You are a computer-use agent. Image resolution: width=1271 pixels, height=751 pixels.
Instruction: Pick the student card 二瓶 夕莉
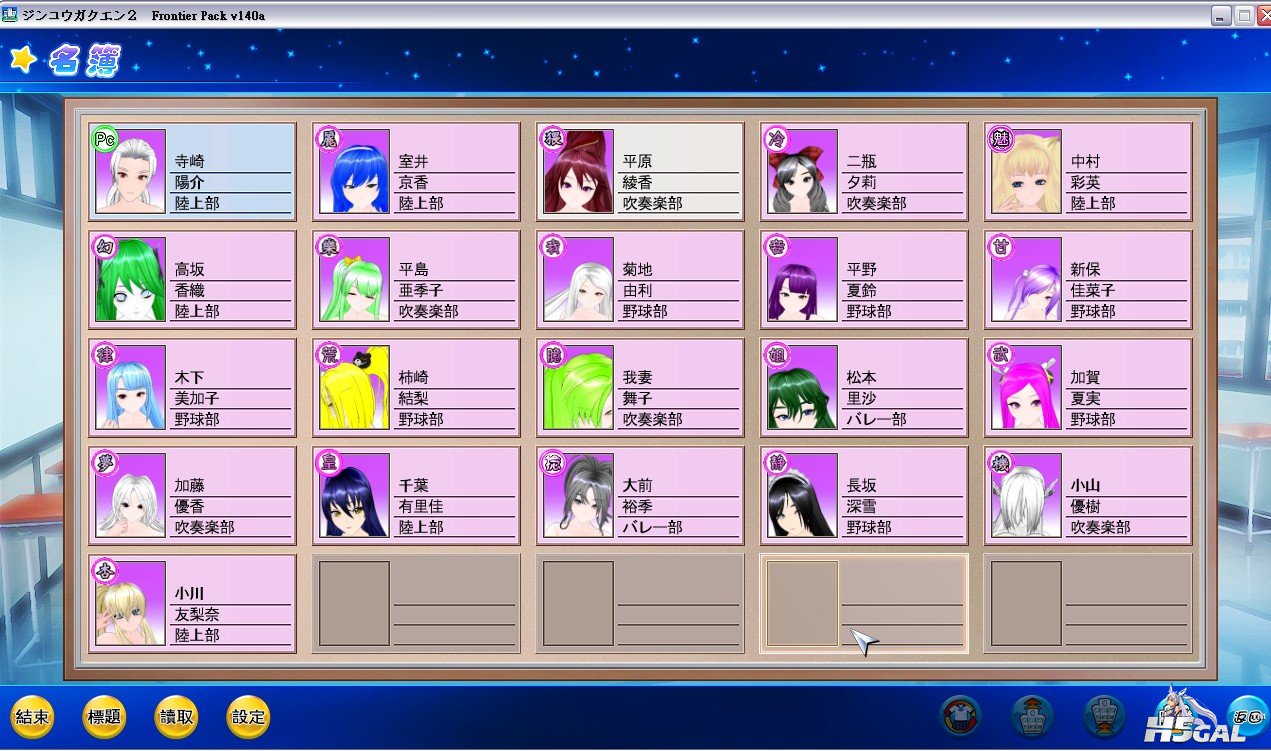tap(864, 172)
